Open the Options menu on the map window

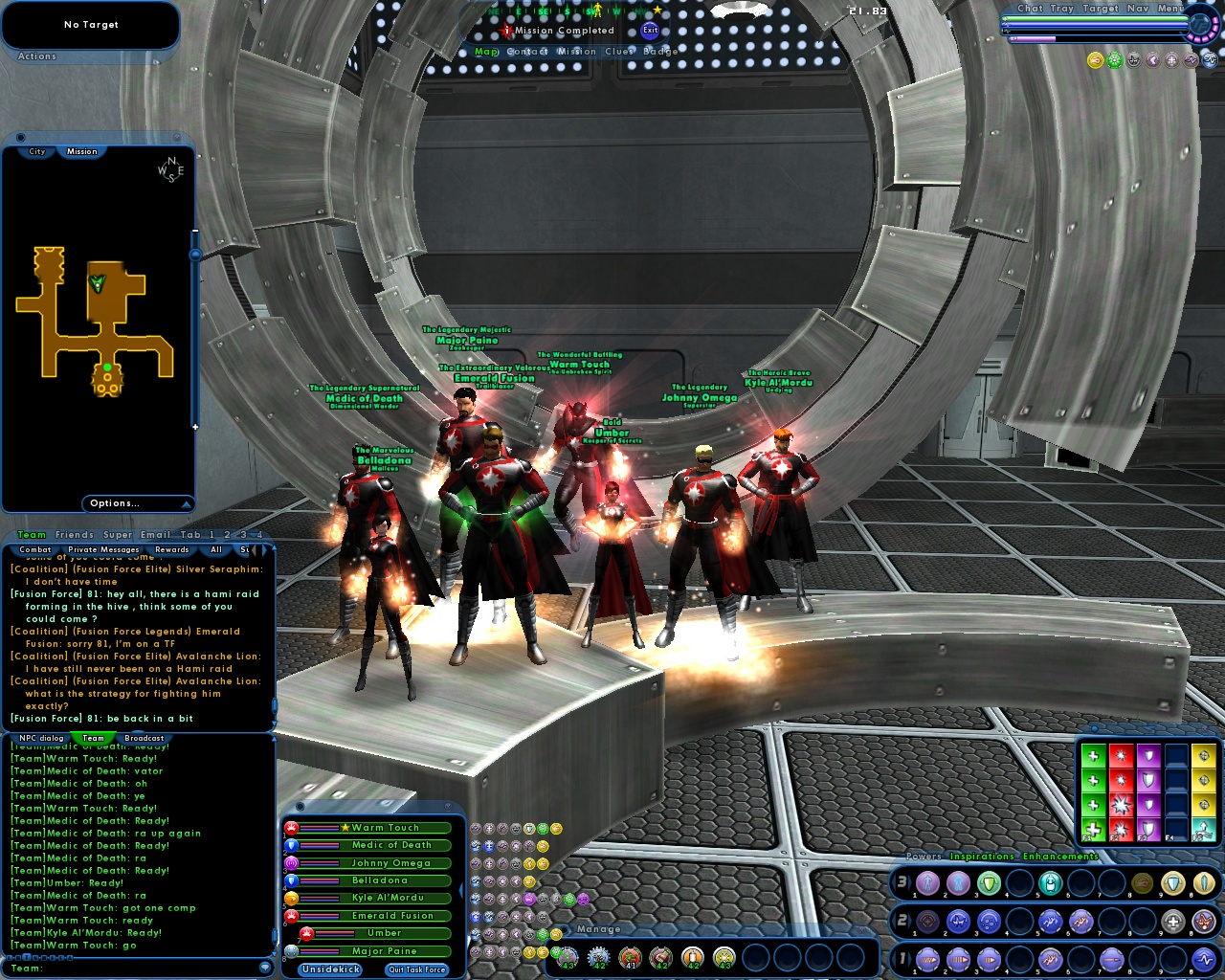pos(117,502)
